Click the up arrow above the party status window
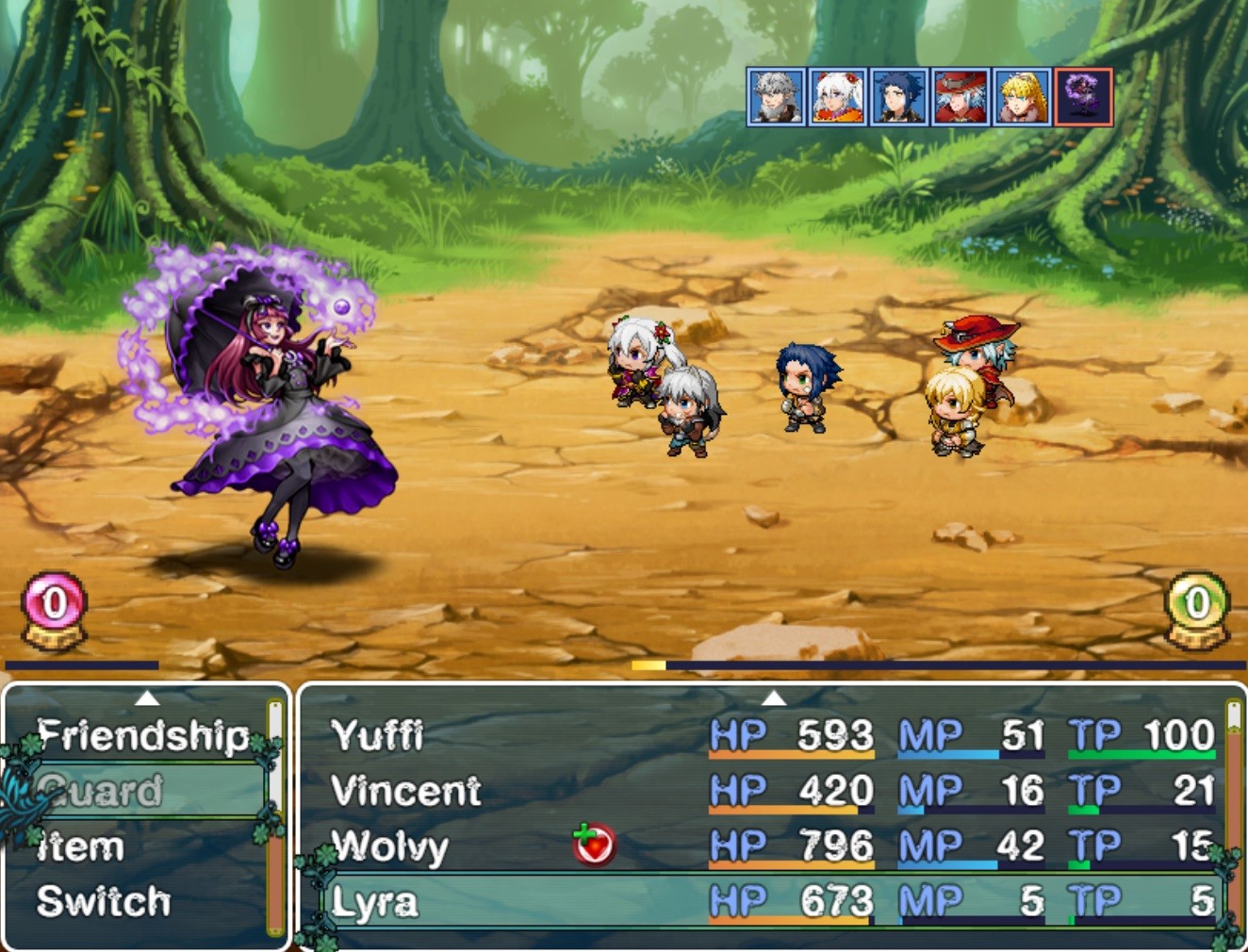 click(x=776, y=699)
